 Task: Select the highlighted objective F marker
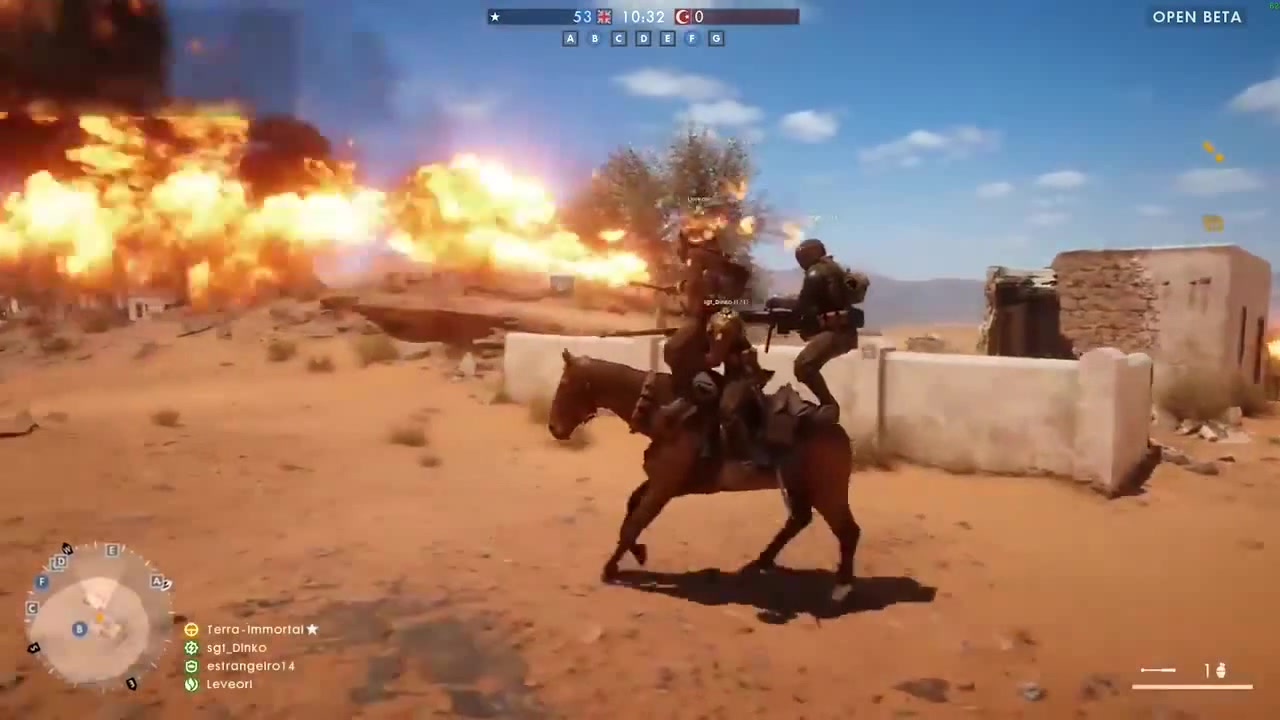(x=691, y=38)
